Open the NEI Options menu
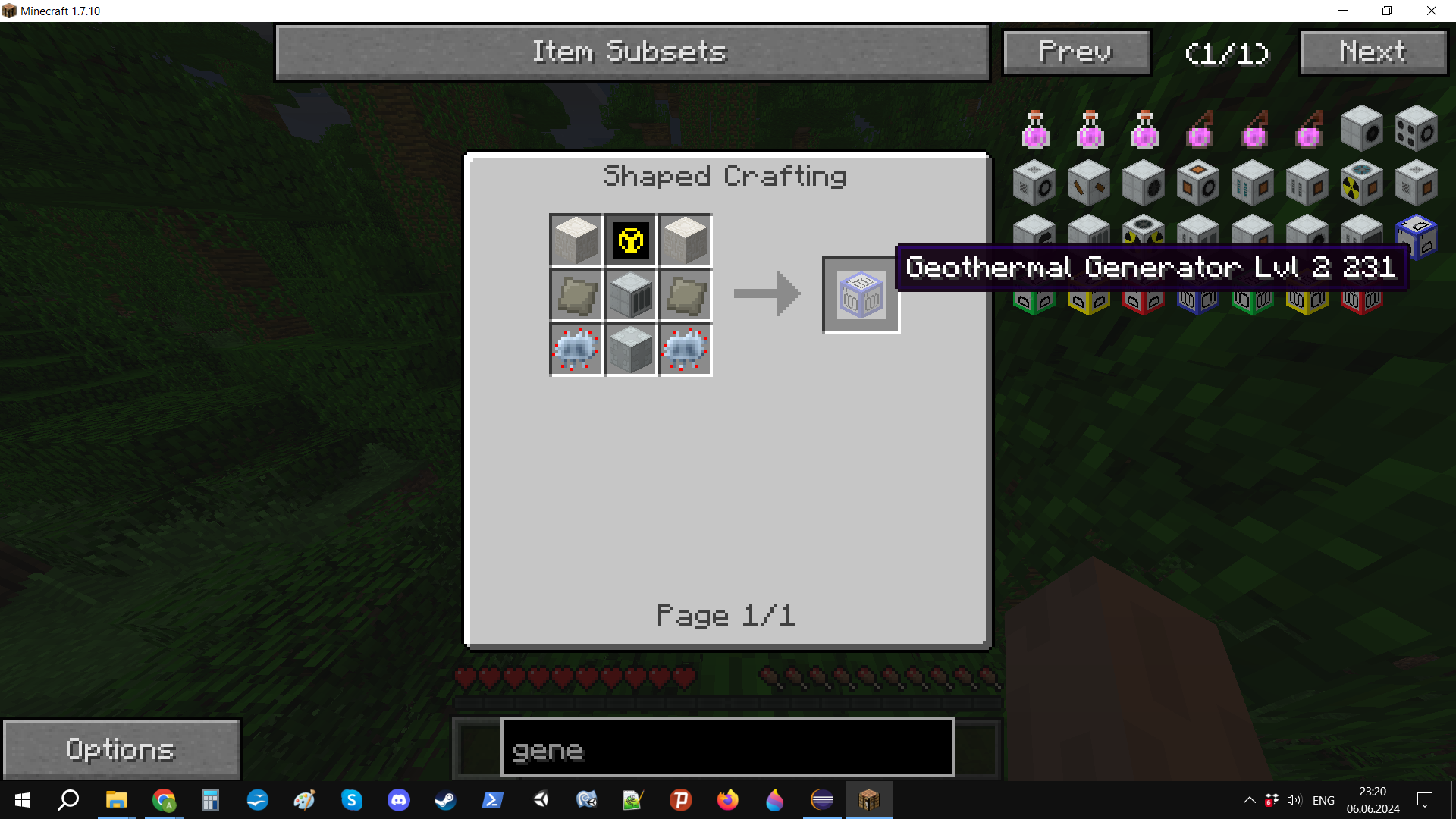 point(121,749)
